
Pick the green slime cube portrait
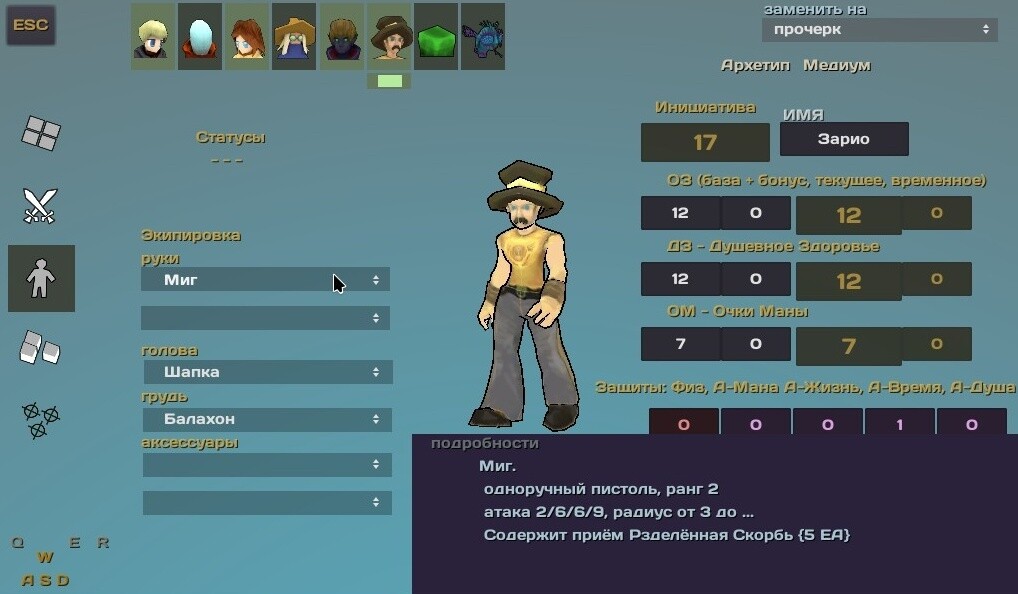[436, 37]
